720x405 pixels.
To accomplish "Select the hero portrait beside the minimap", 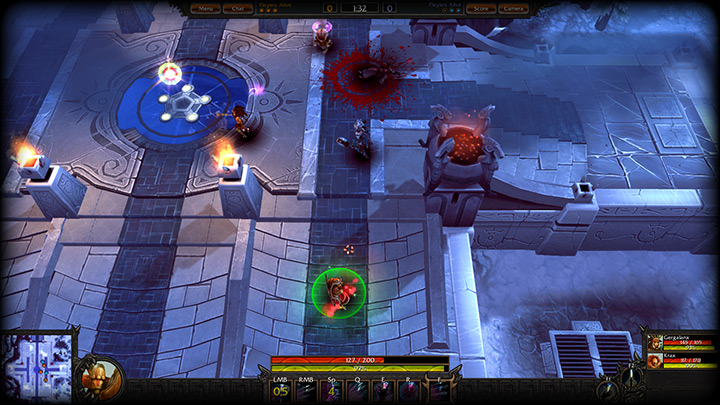I will click(100, 379).
